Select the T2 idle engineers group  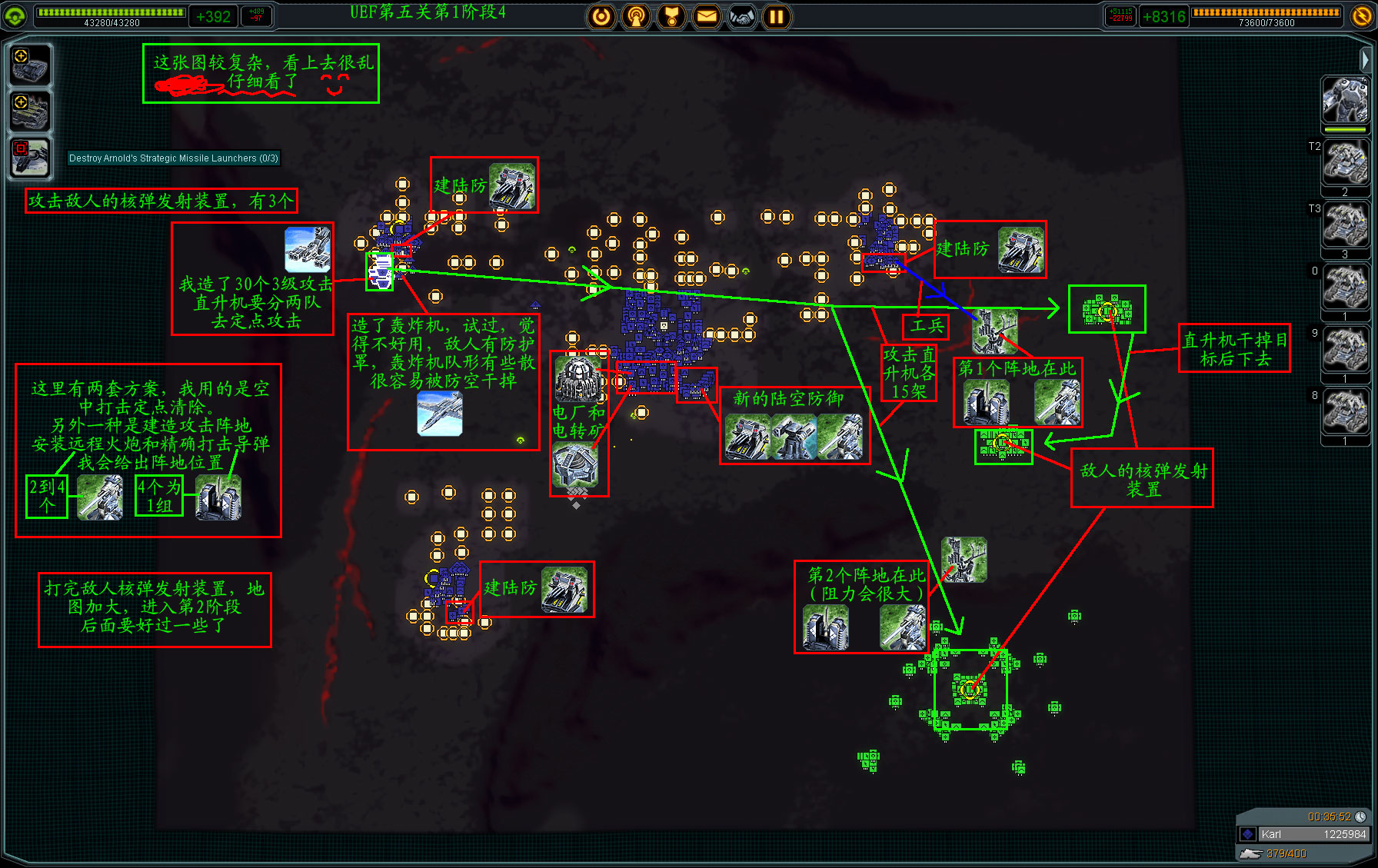pos(1344,163)
